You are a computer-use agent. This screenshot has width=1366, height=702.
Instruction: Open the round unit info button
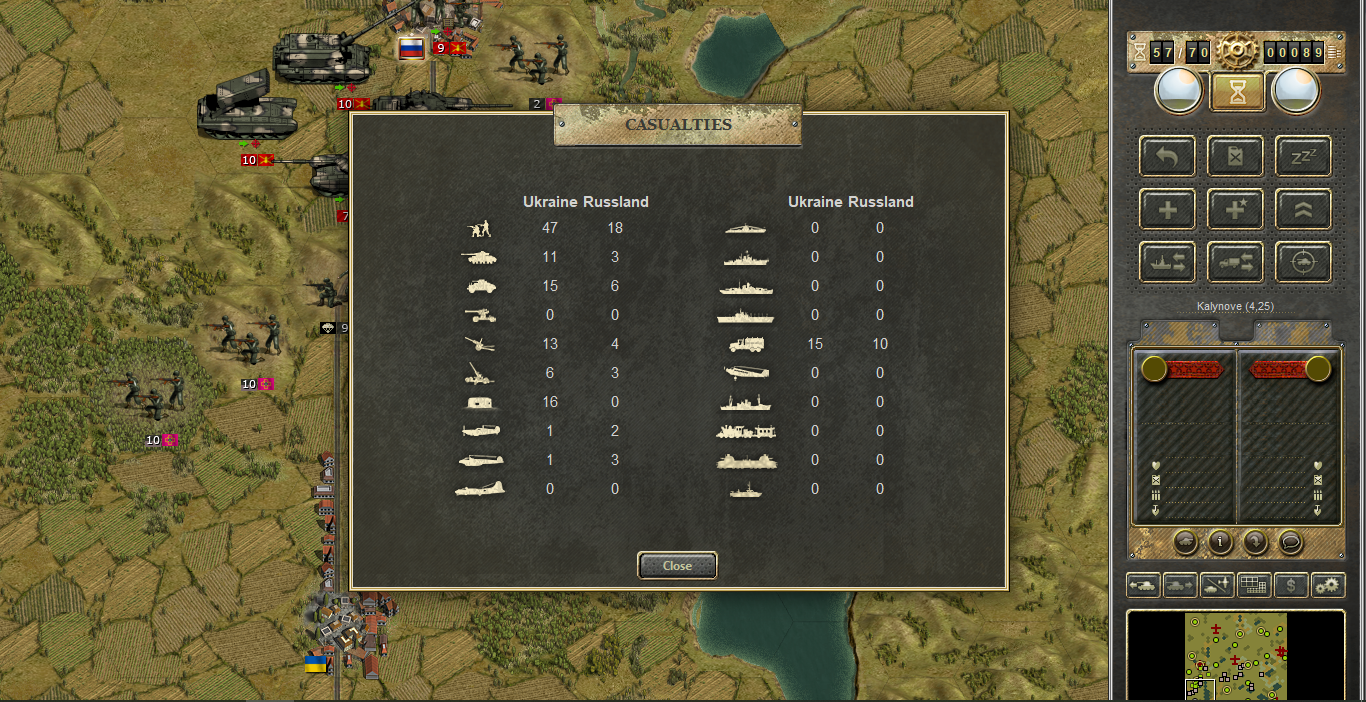tap(1220, 542)
